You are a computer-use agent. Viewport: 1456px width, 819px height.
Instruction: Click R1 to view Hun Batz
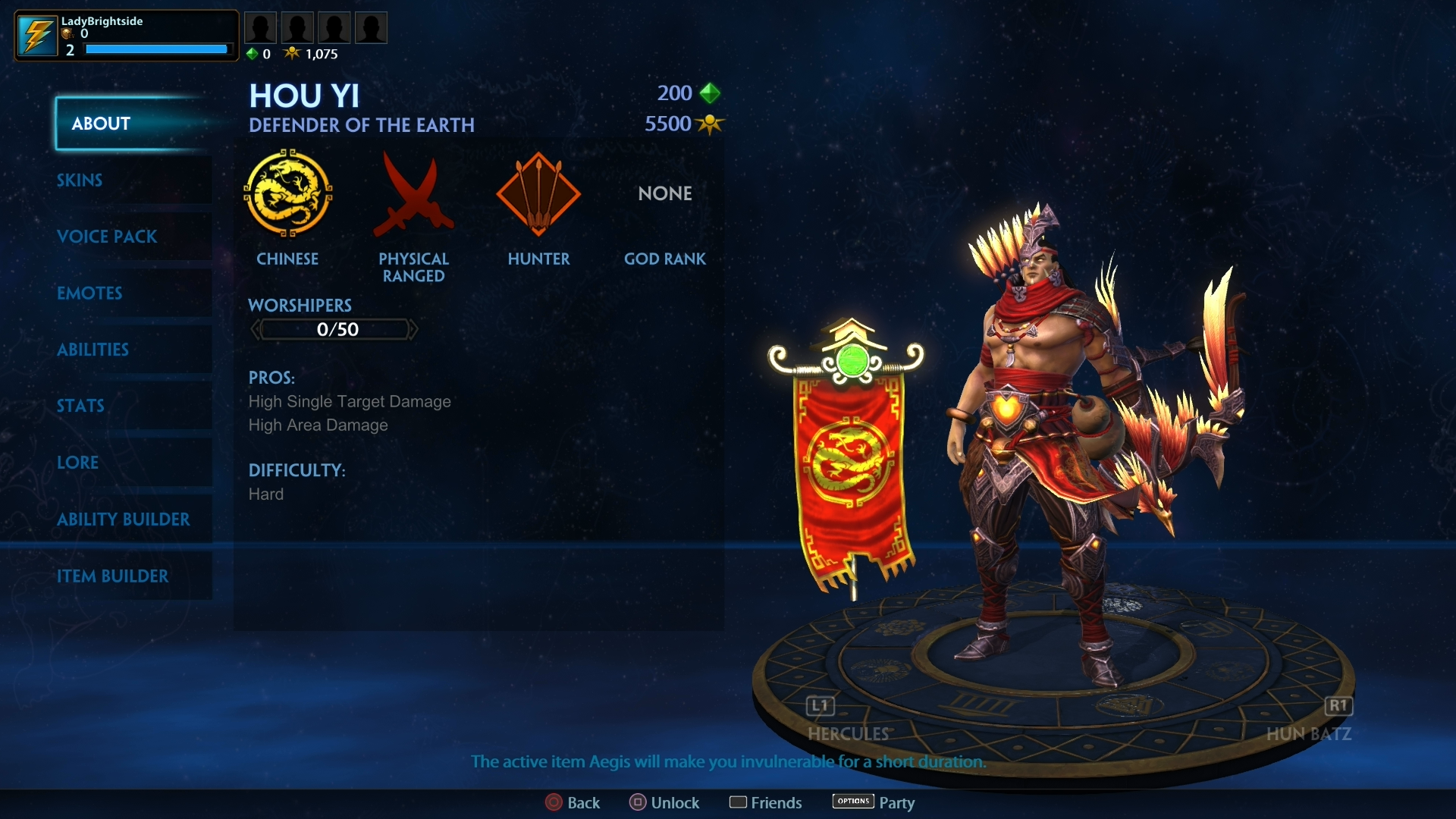coord(1338,706)
